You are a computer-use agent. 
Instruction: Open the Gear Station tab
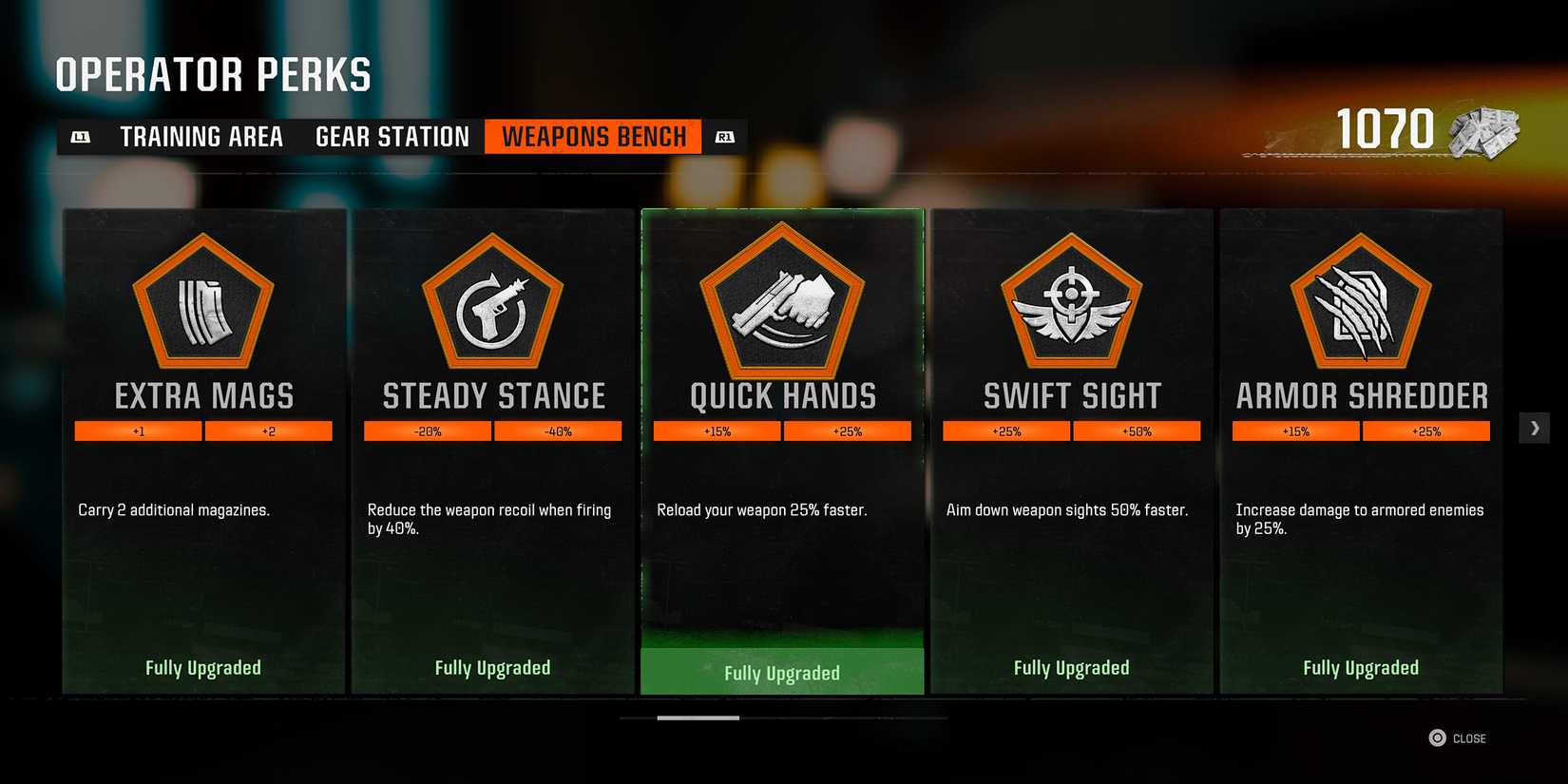[391, 136]
